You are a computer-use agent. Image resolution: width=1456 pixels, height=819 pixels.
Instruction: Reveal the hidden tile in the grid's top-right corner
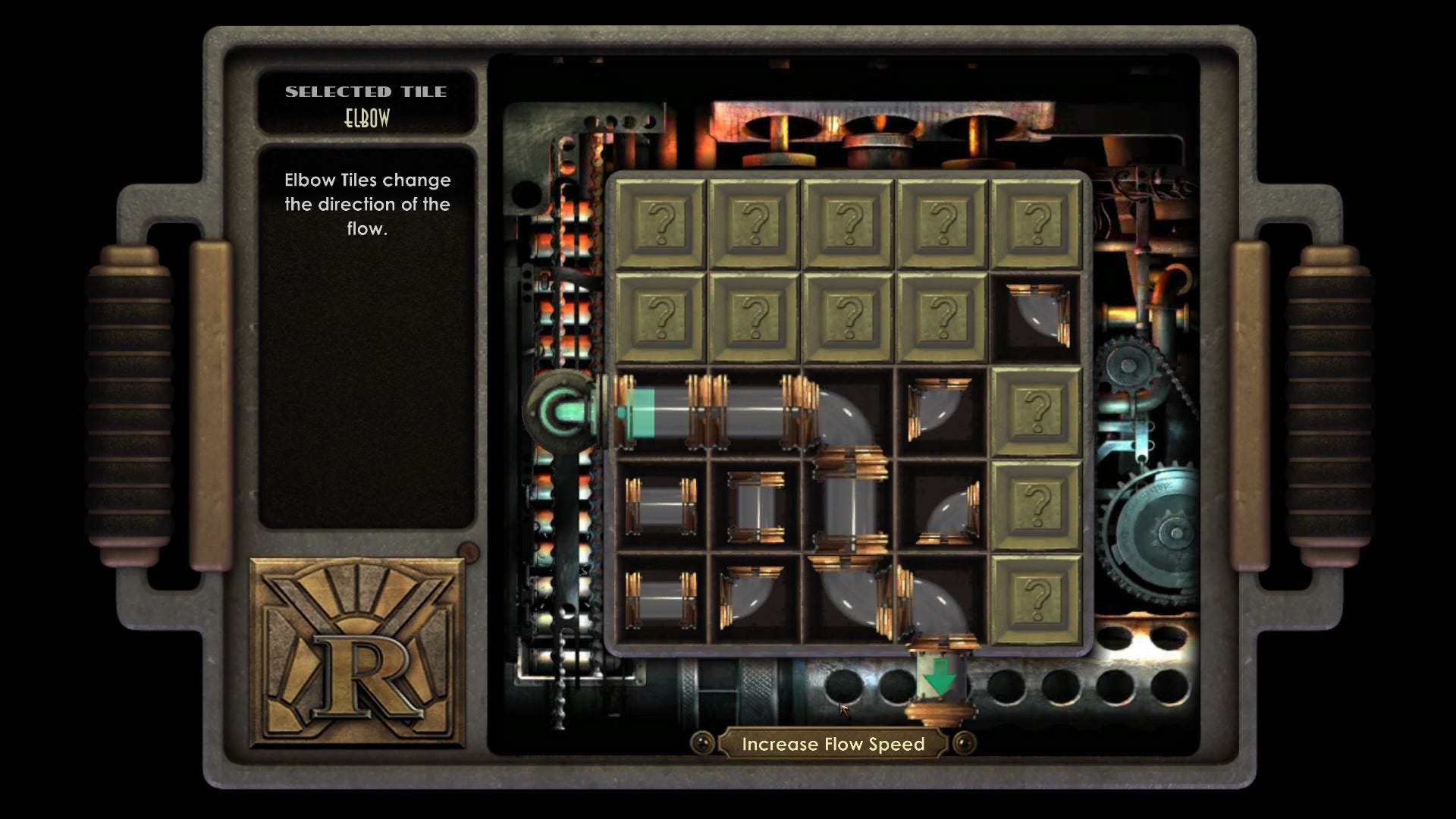(1036, 224)
